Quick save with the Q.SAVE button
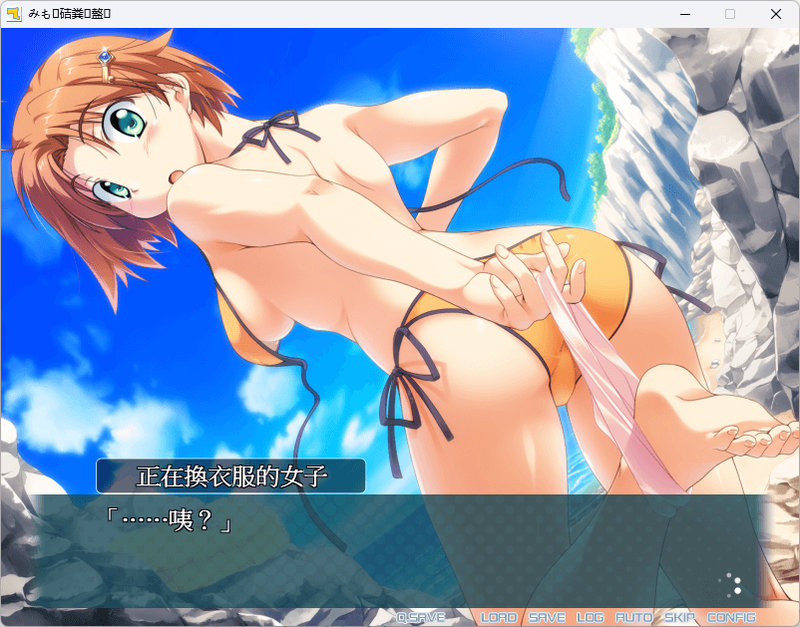The height and width of the screenshot is (627, 800). 420,618
